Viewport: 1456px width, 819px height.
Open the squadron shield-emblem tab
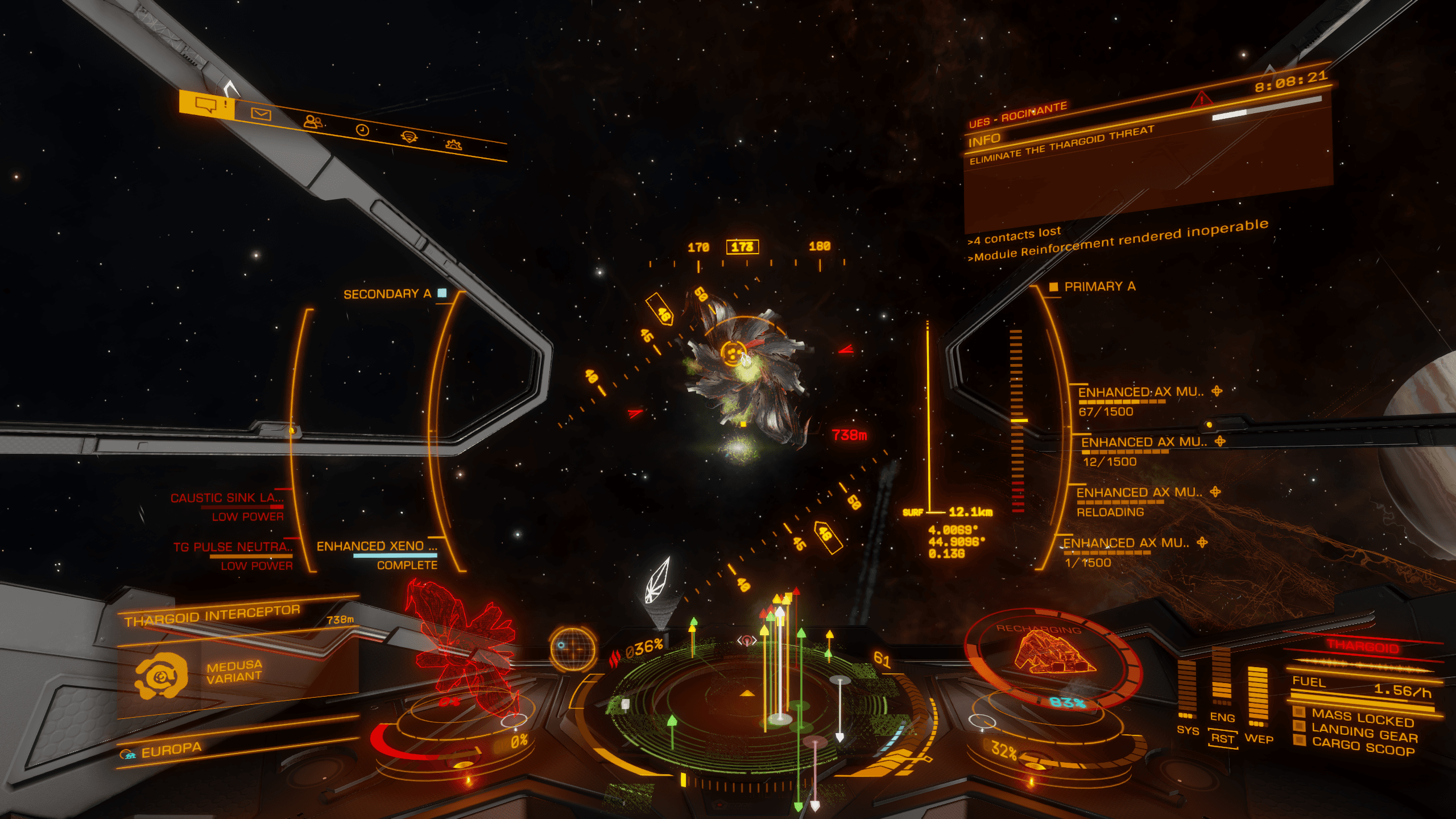pos(409,137)
